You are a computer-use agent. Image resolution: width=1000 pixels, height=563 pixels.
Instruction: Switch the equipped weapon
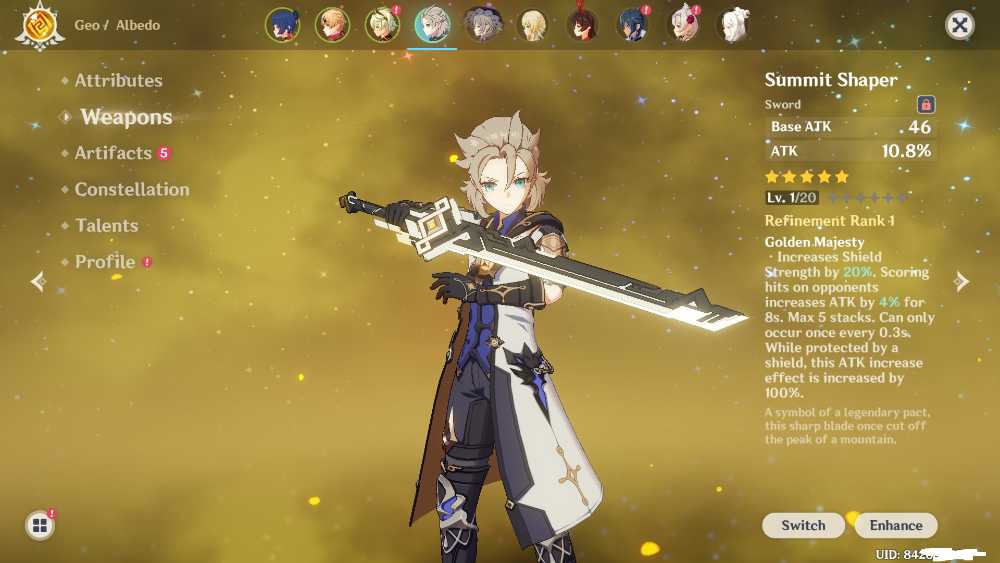coord(803,525)
